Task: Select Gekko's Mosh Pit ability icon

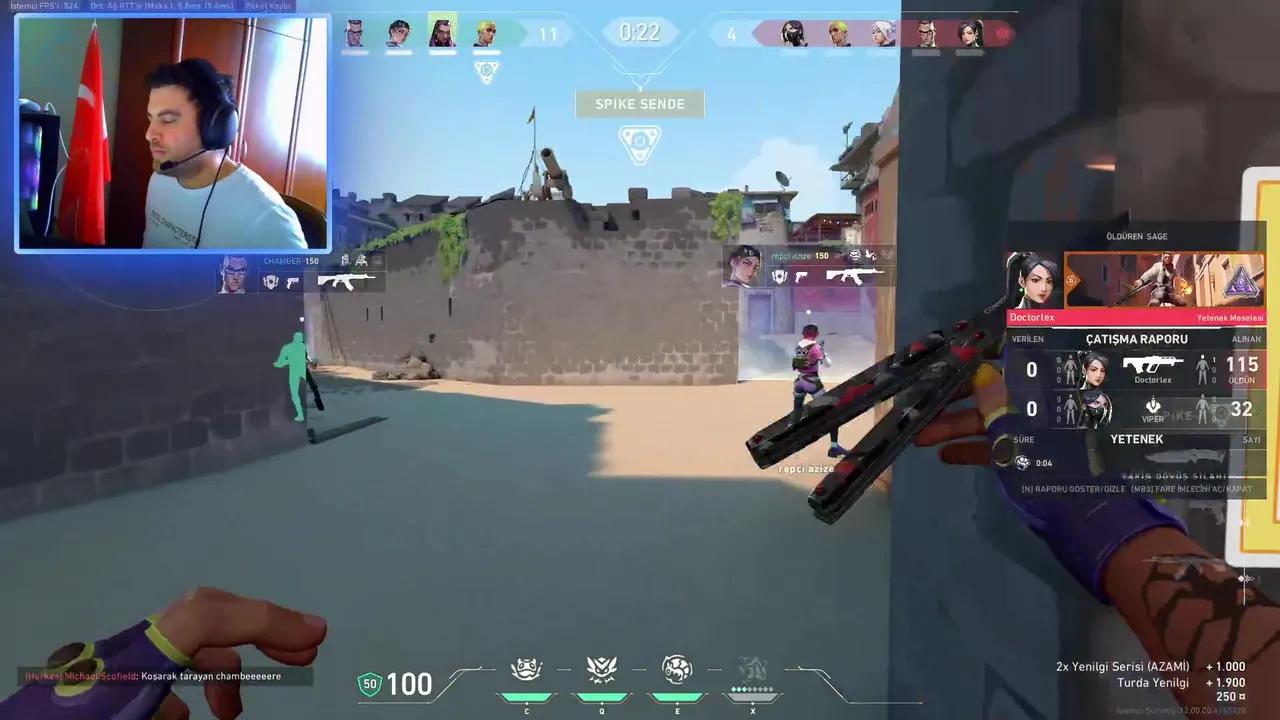Action: click(527, 670)
